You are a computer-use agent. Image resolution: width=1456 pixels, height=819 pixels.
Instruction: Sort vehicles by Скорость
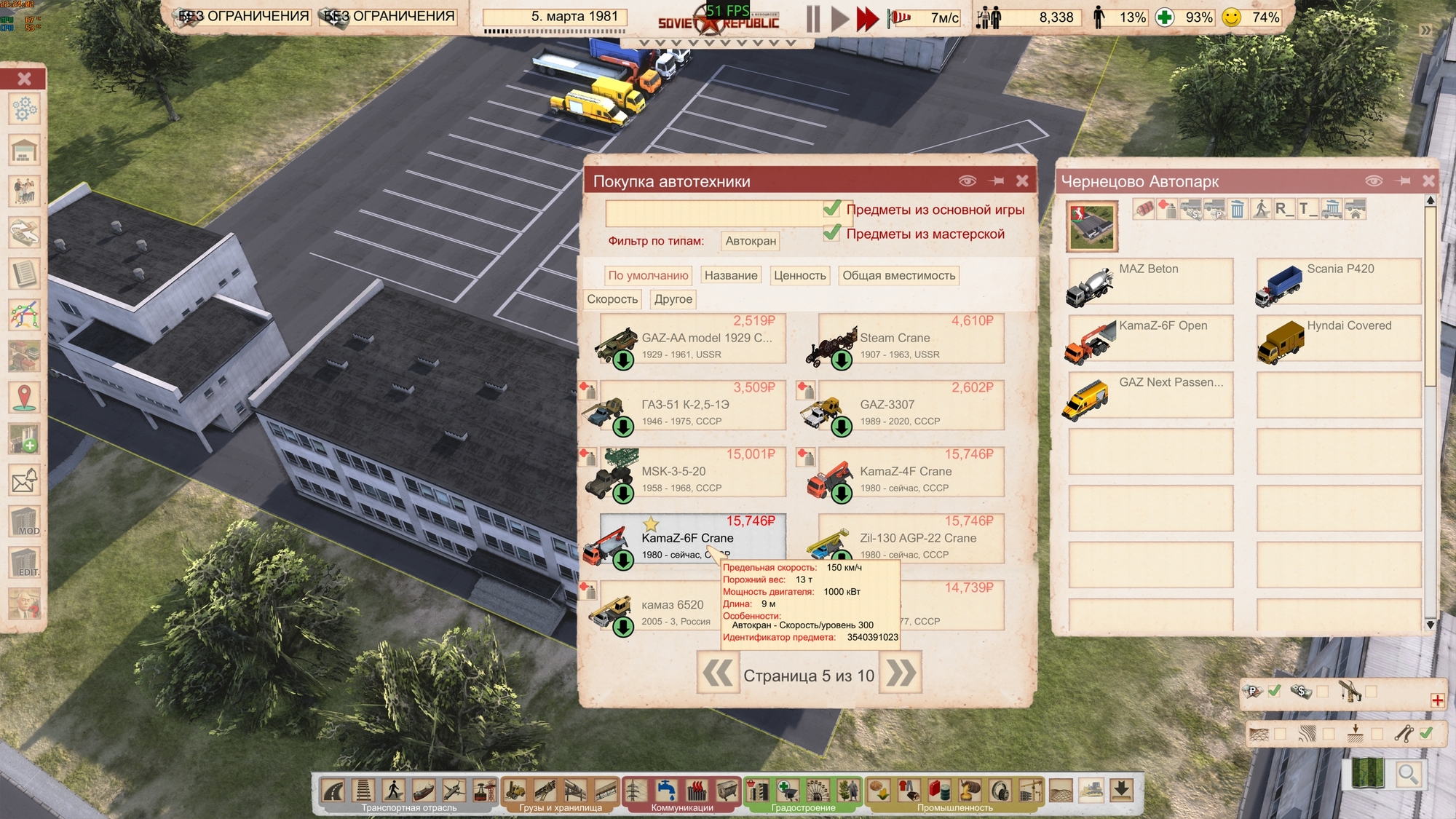(x=612, y=299)
